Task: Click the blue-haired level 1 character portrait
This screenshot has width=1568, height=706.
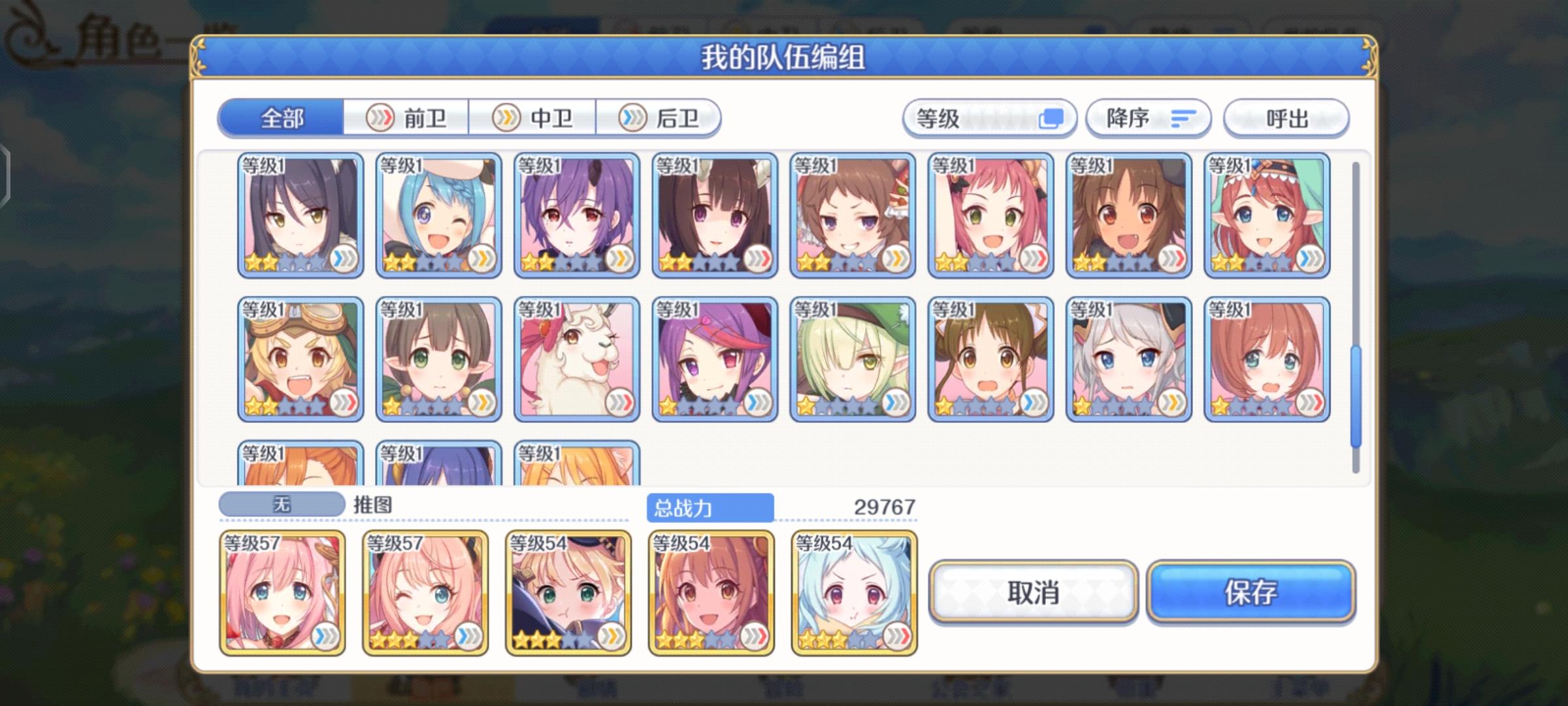Action: click(x=438, y=216)
